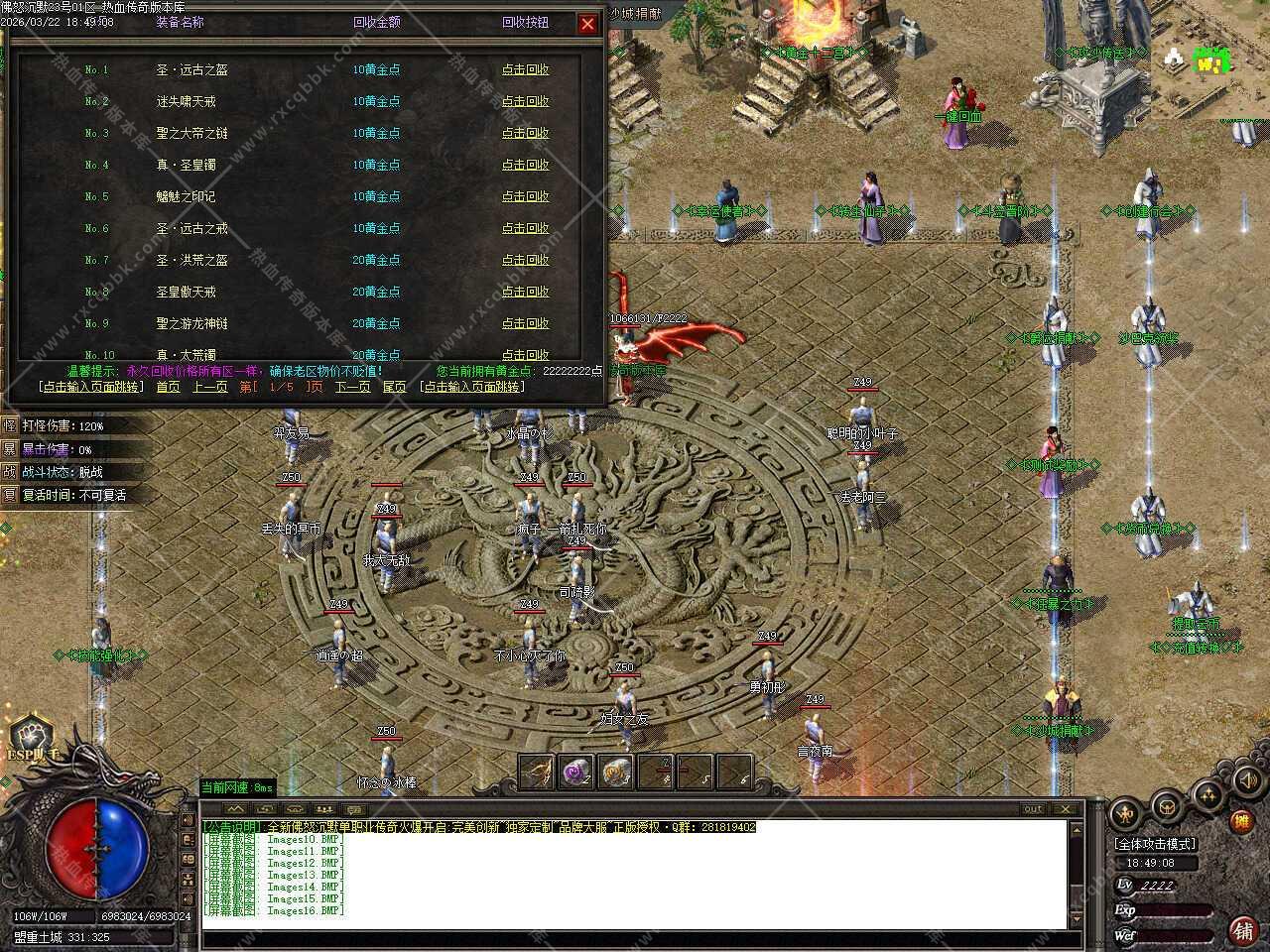This screenshot has height=952, width=1270.
Task: Recycle 魑魅之印记 in row No.5
Action: click(x=525, y=196)
